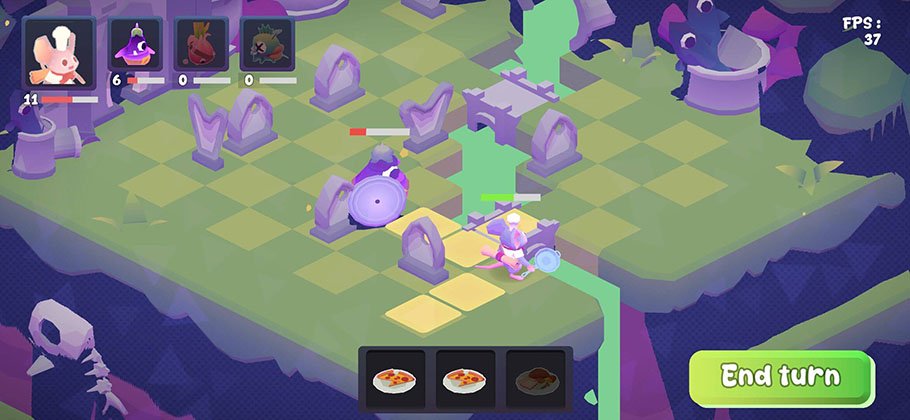The image size is (910, 420).
Task: Select the rabbit chef portrait
Action: coord(59,53)
